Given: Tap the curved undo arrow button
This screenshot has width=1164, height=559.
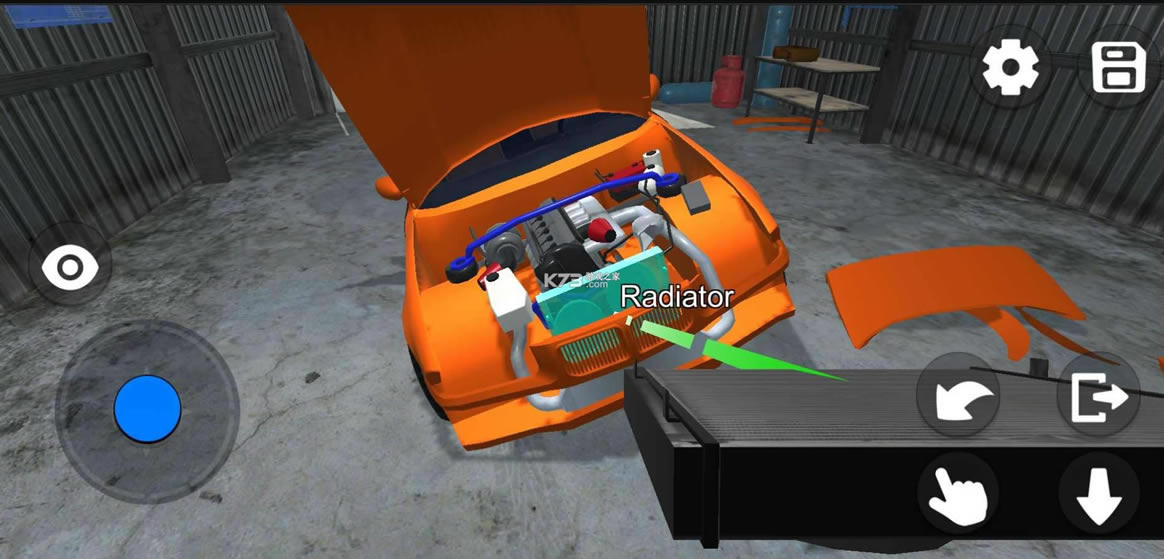Looking at the screenshot, I should (x=958, y=399).
